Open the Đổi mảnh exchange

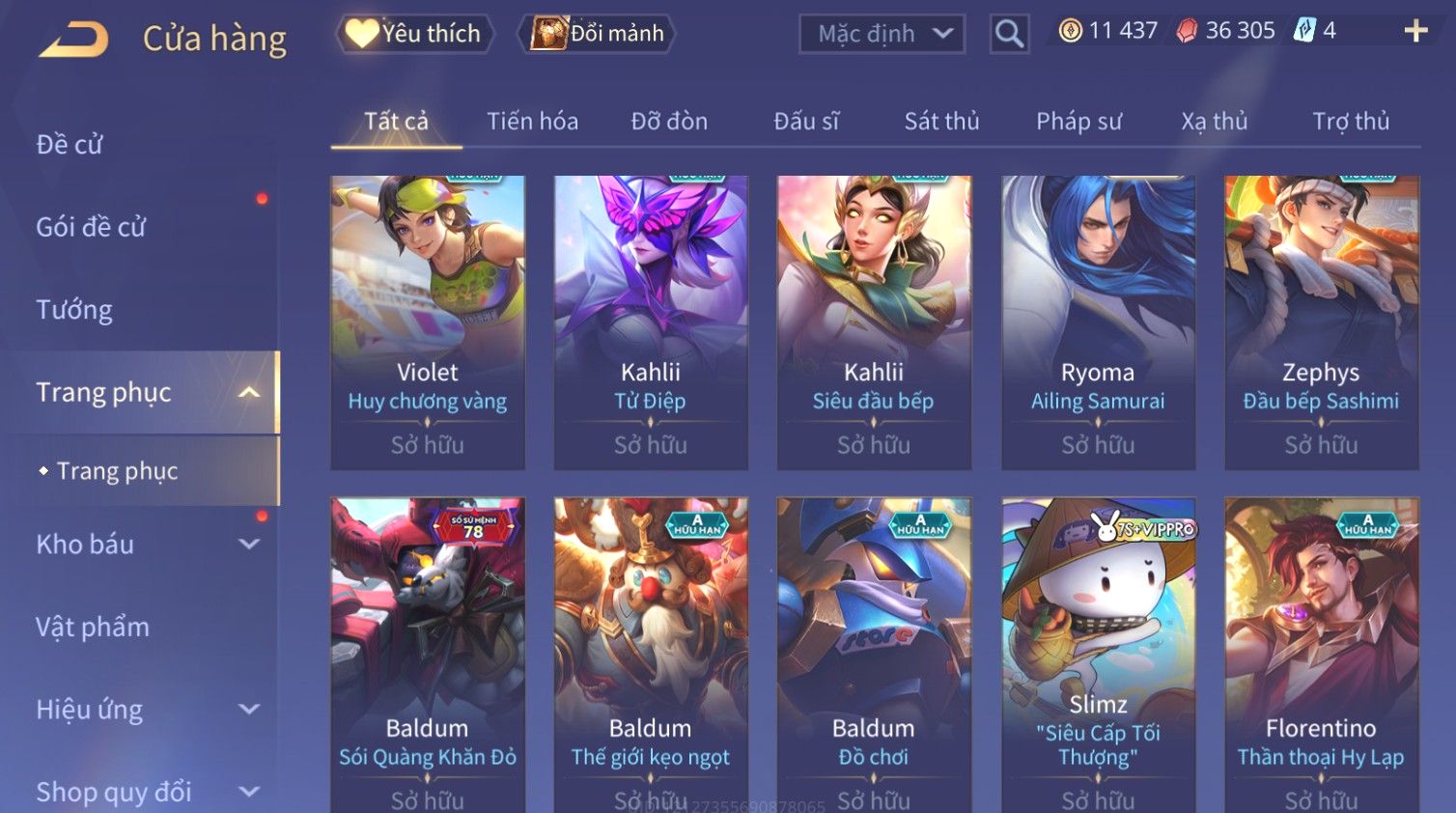pos(598,34)
